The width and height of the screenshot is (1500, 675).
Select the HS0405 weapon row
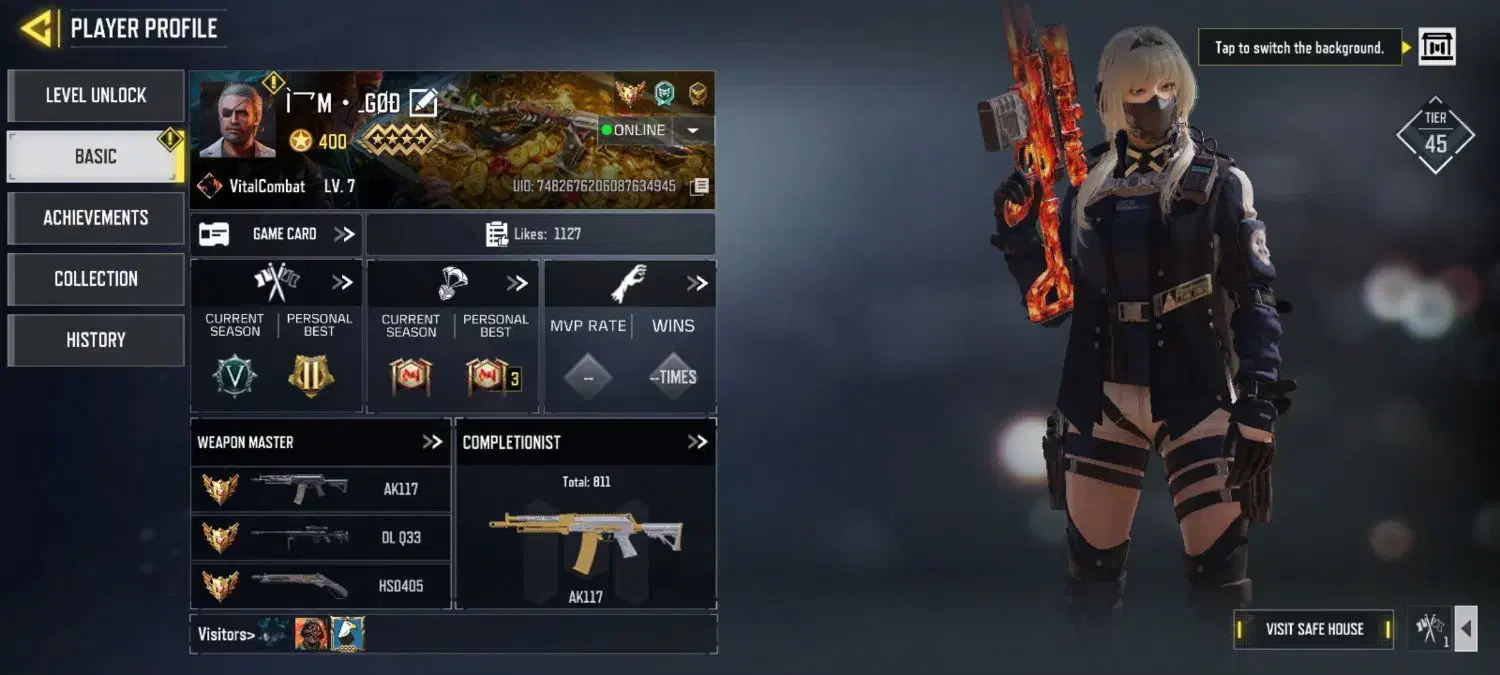click(320, 585)
